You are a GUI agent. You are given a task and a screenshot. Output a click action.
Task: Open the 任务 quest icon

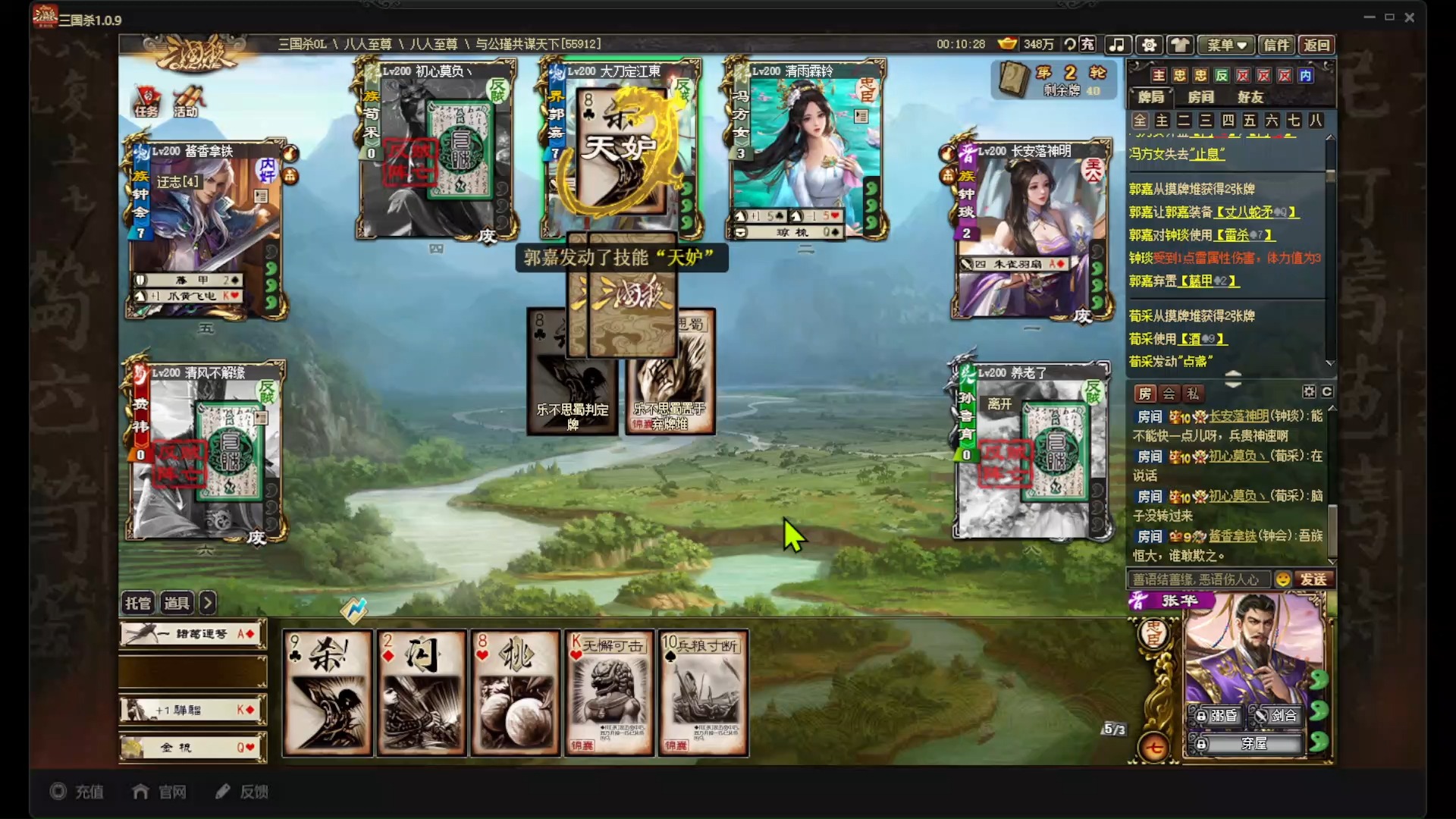146,102
